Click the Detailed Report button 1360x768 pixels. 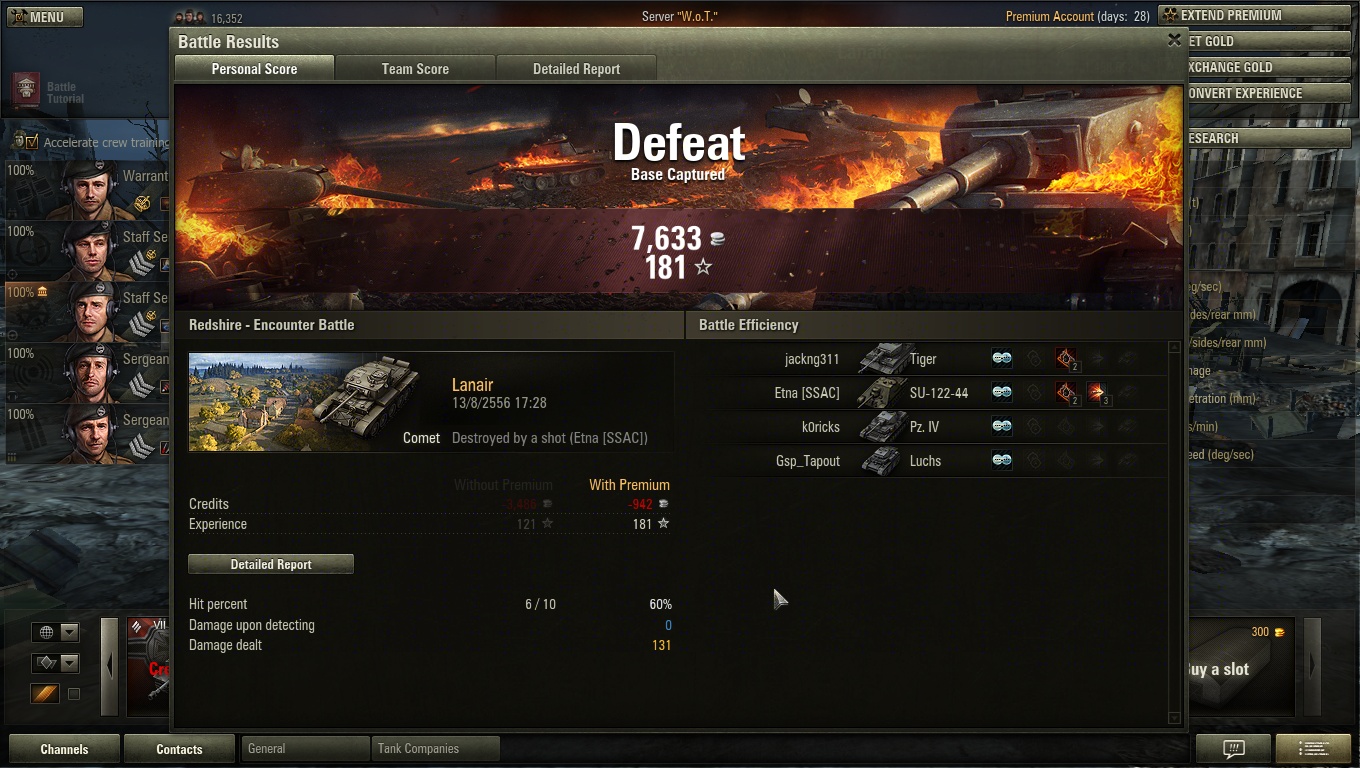click(x=271, y=565)
